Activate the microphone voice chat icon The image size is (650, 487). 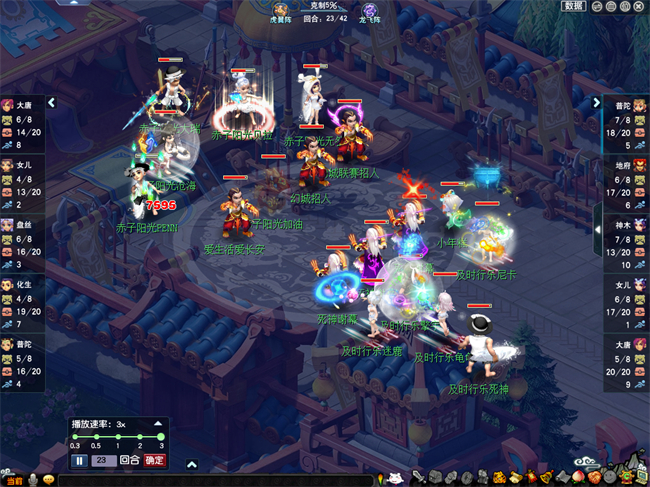point(32,479)
